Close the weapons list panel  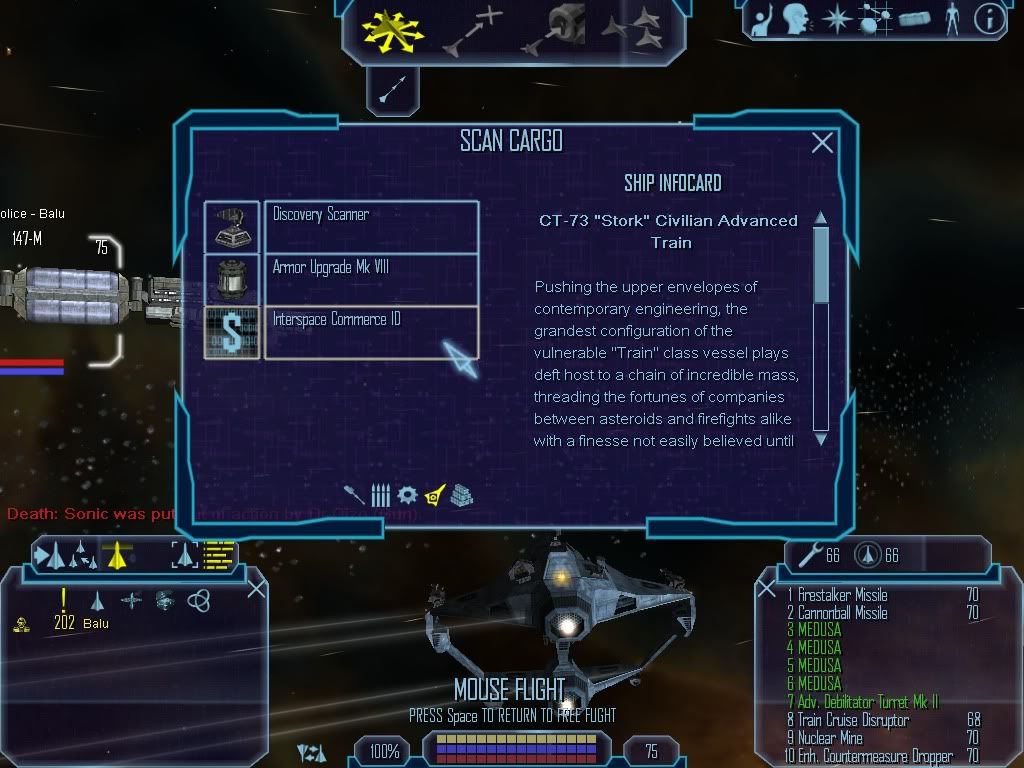(767, 589)
